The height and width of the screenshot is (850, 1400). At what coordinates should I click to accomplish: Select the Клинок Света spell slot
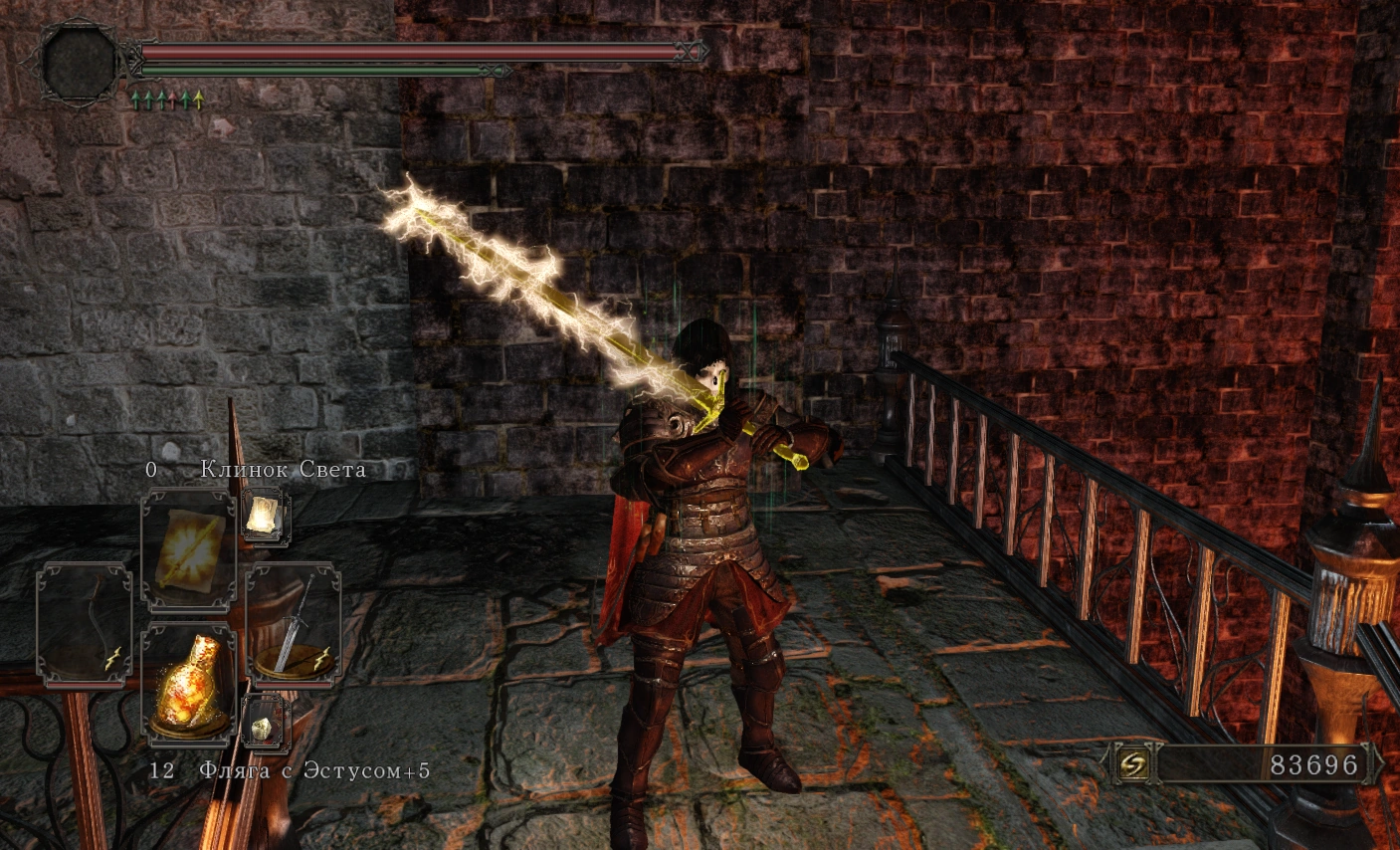(x=189, y=548)
